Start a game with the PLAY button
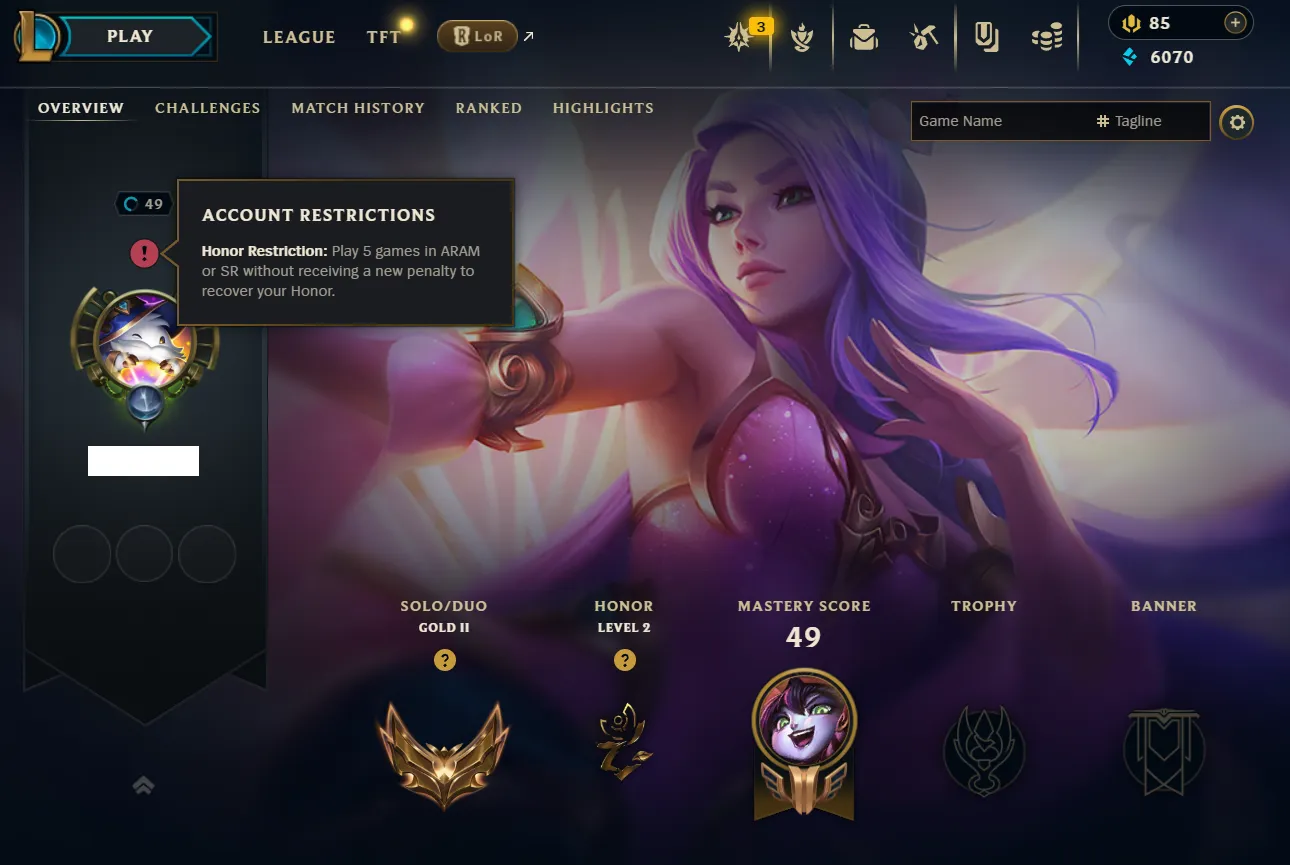The height and width of the screenshot is (865, 1290). click(131, 37)
